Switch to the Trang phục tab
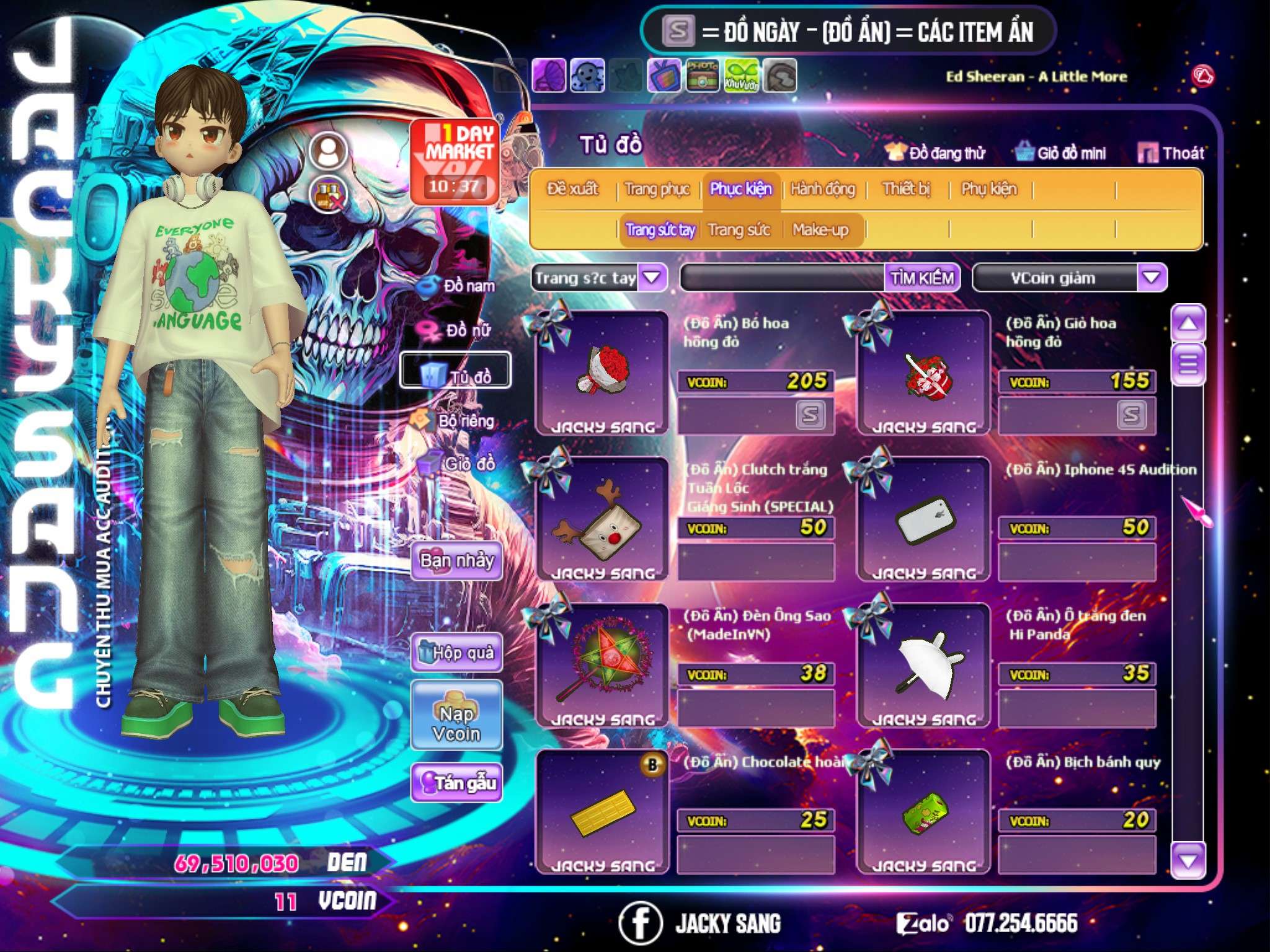This screenshot has width=1270, height=952. pyautogui.click(x=657, y=189)
